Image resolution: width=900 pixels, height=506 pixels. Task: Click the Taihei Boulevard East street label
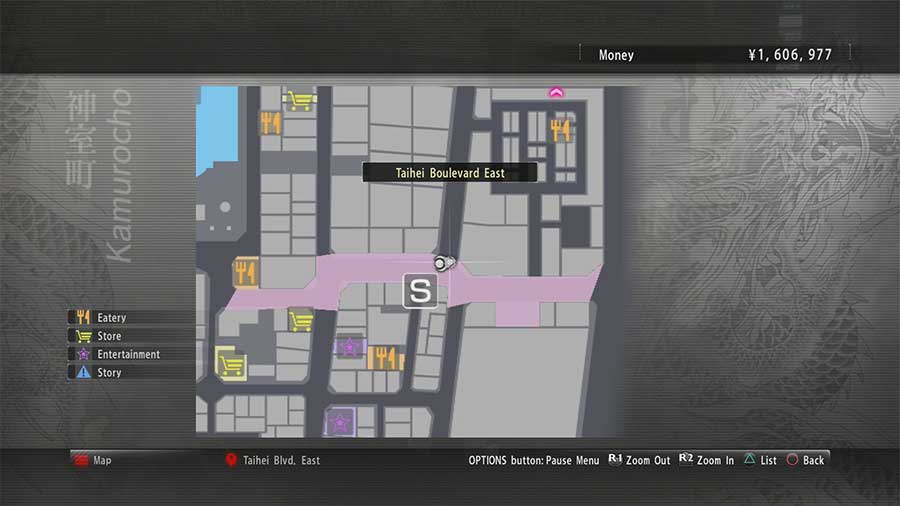pos(449,173)
